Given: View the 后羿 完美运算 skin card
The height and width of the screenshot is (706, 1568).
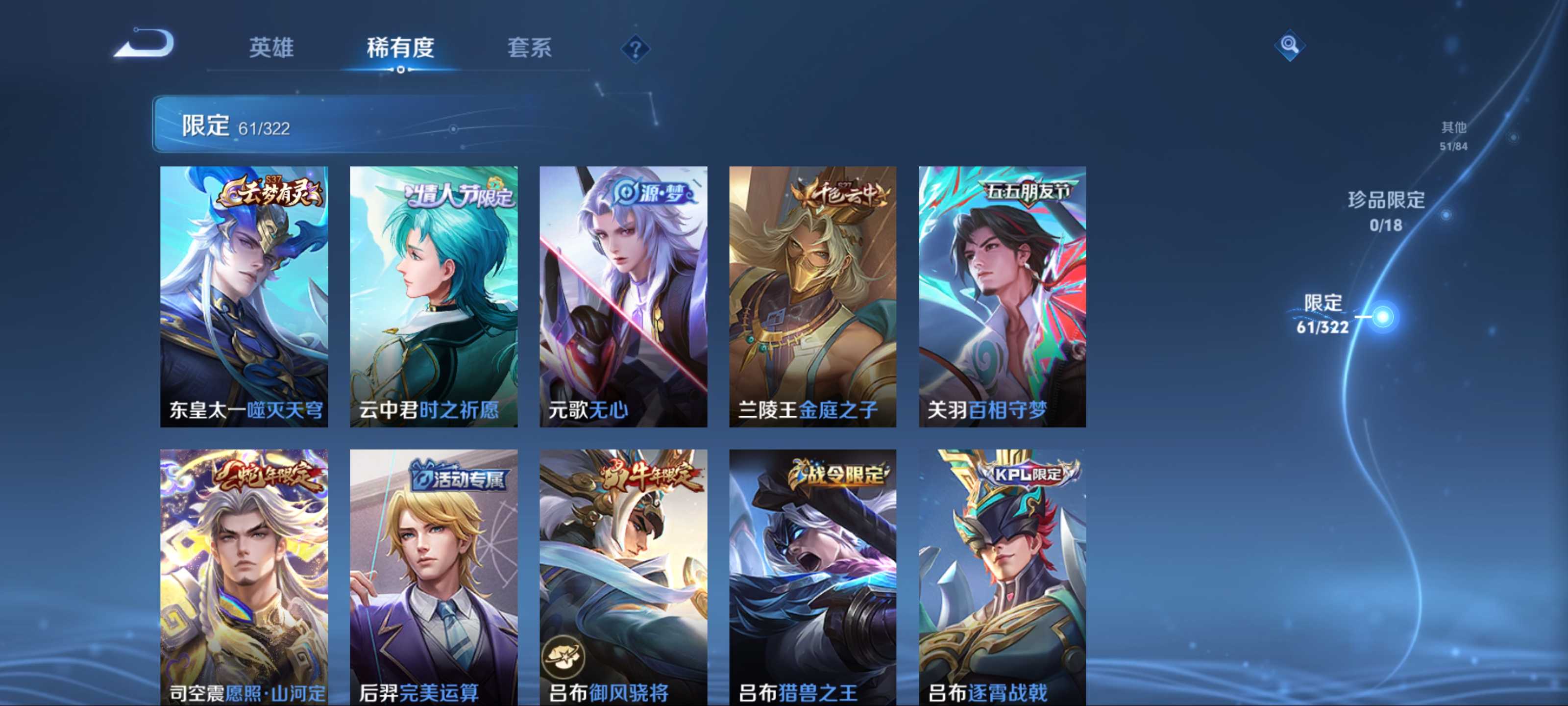Looking at the screenshot, I should coord(433,577).
